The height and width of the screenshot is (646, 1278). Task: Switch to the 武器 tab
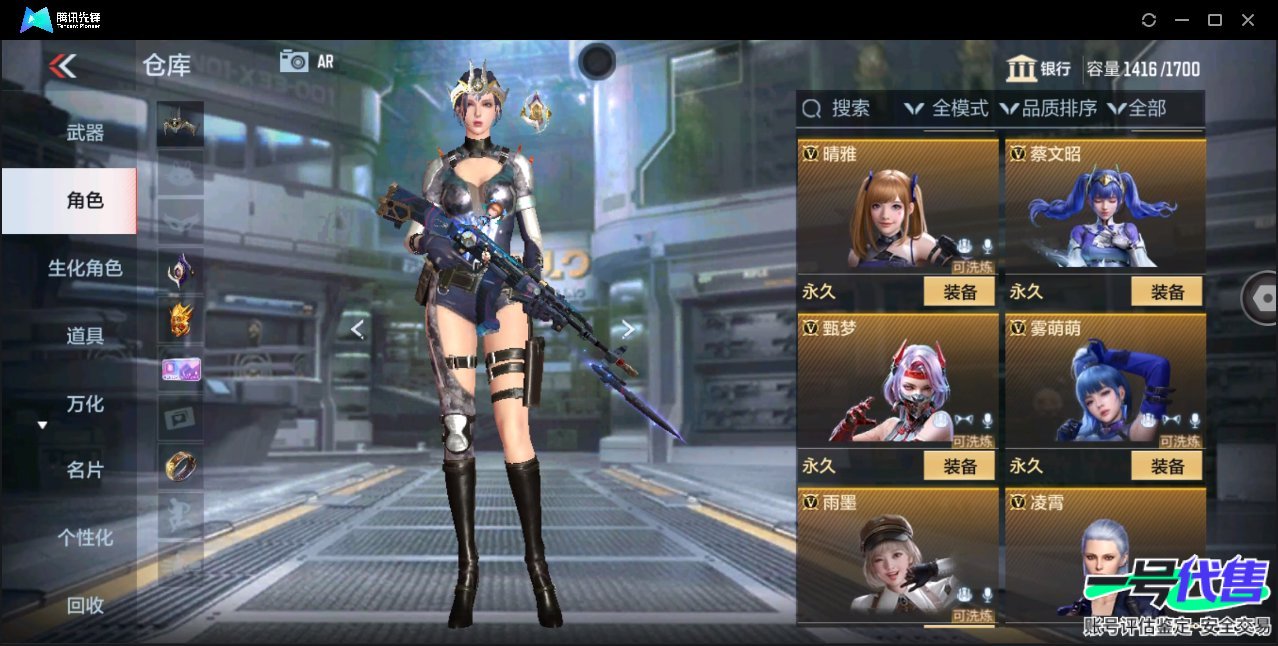click(85, 132)
